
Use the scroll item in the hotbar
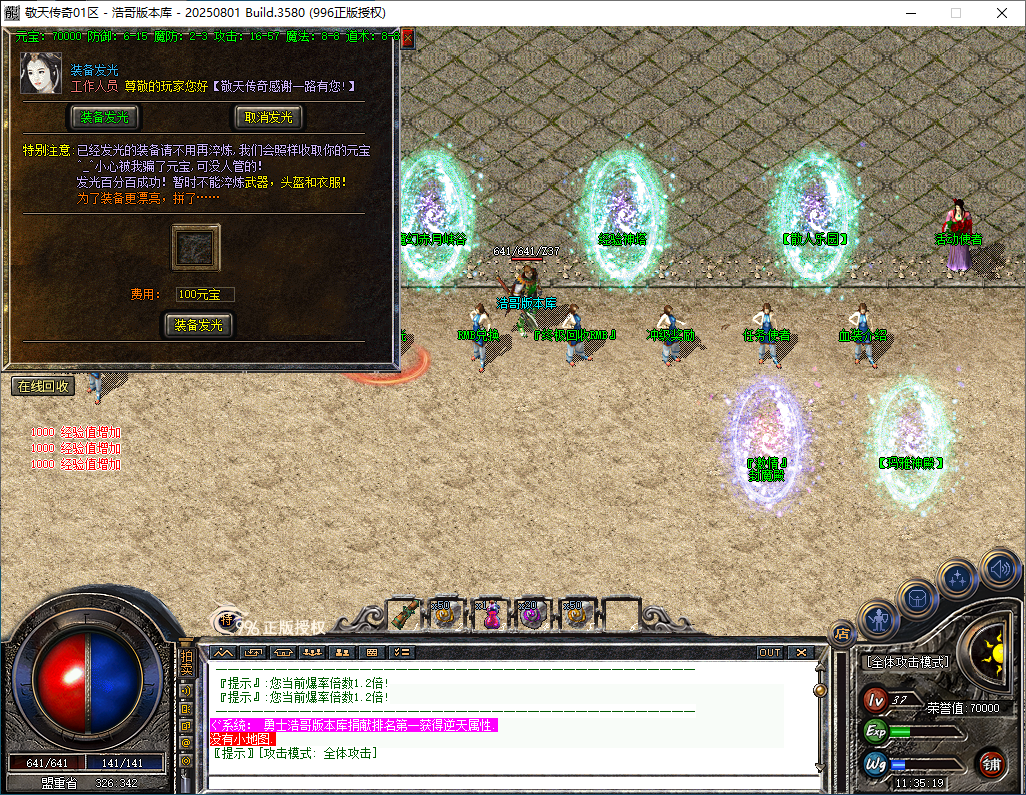[404, 614]
